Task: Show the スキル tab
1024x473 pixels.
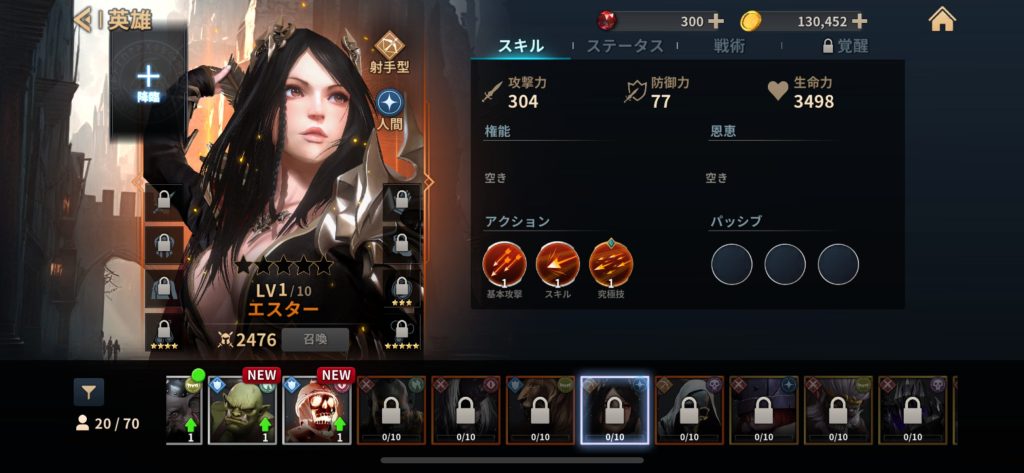Action: tap(521, 46)
